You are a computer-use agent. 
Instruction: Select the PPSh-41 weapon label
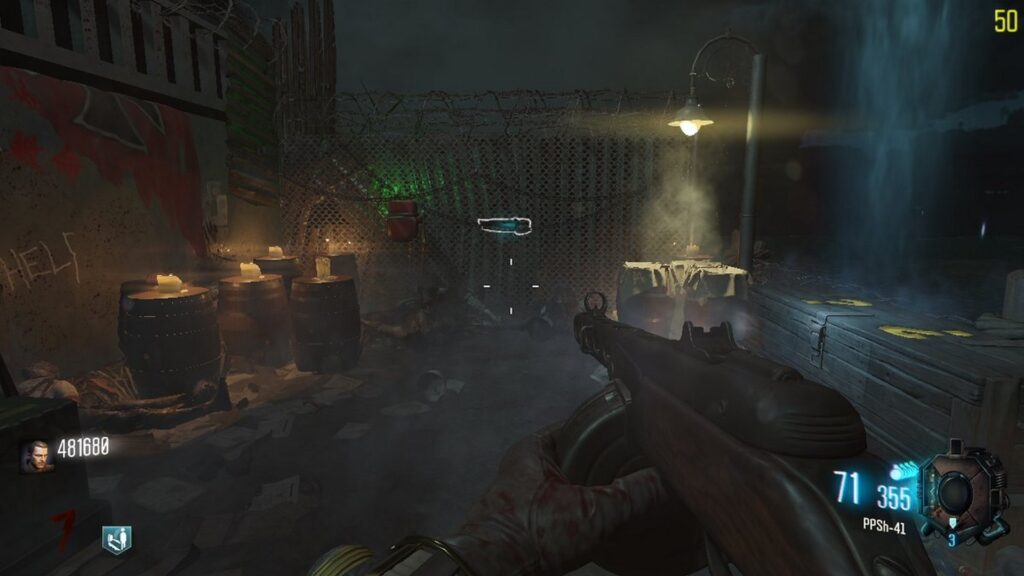[x=884, y=525]
